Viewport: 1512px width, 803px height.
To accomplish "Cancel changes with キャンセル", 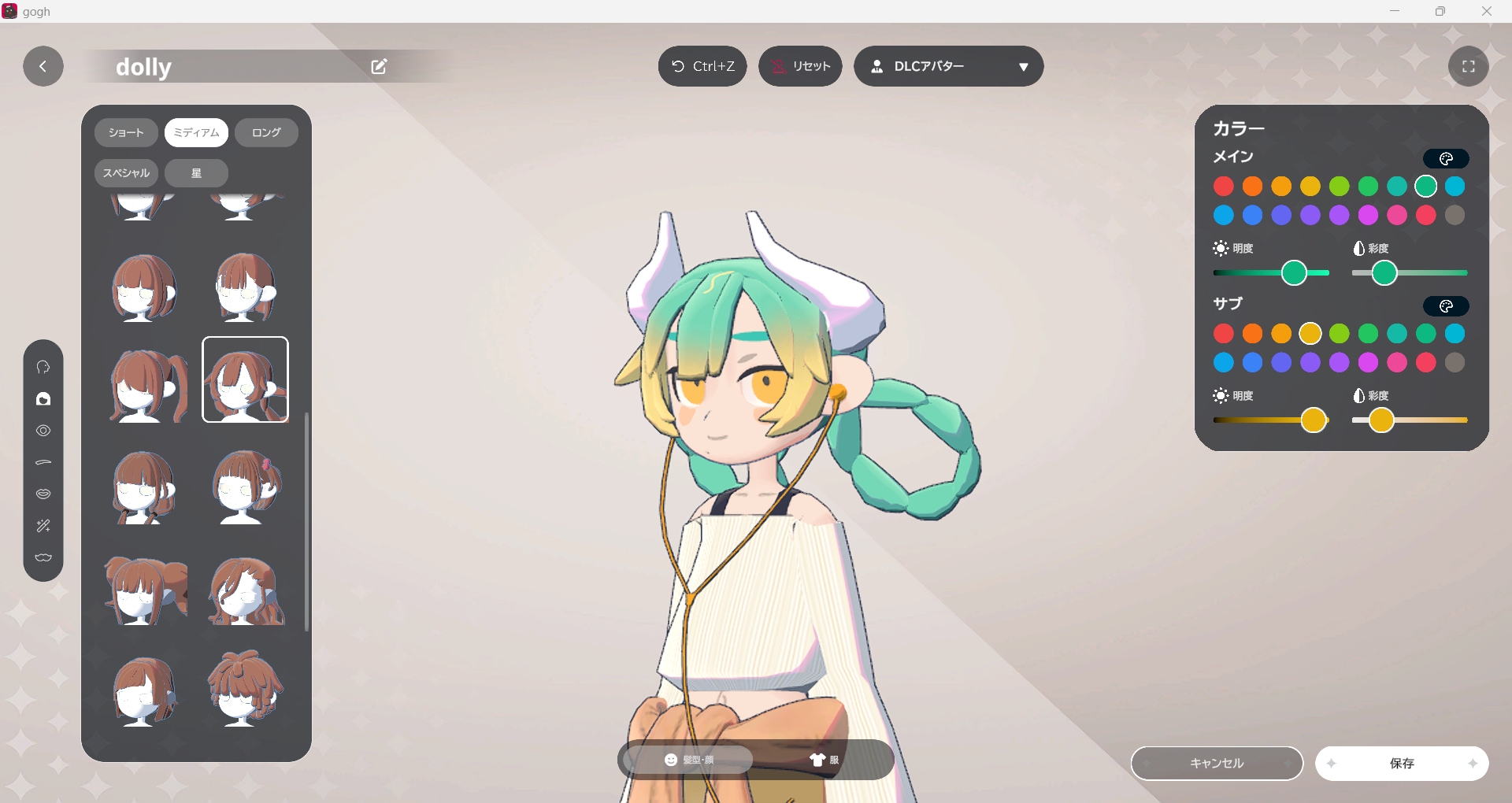I will [1217, 764].
